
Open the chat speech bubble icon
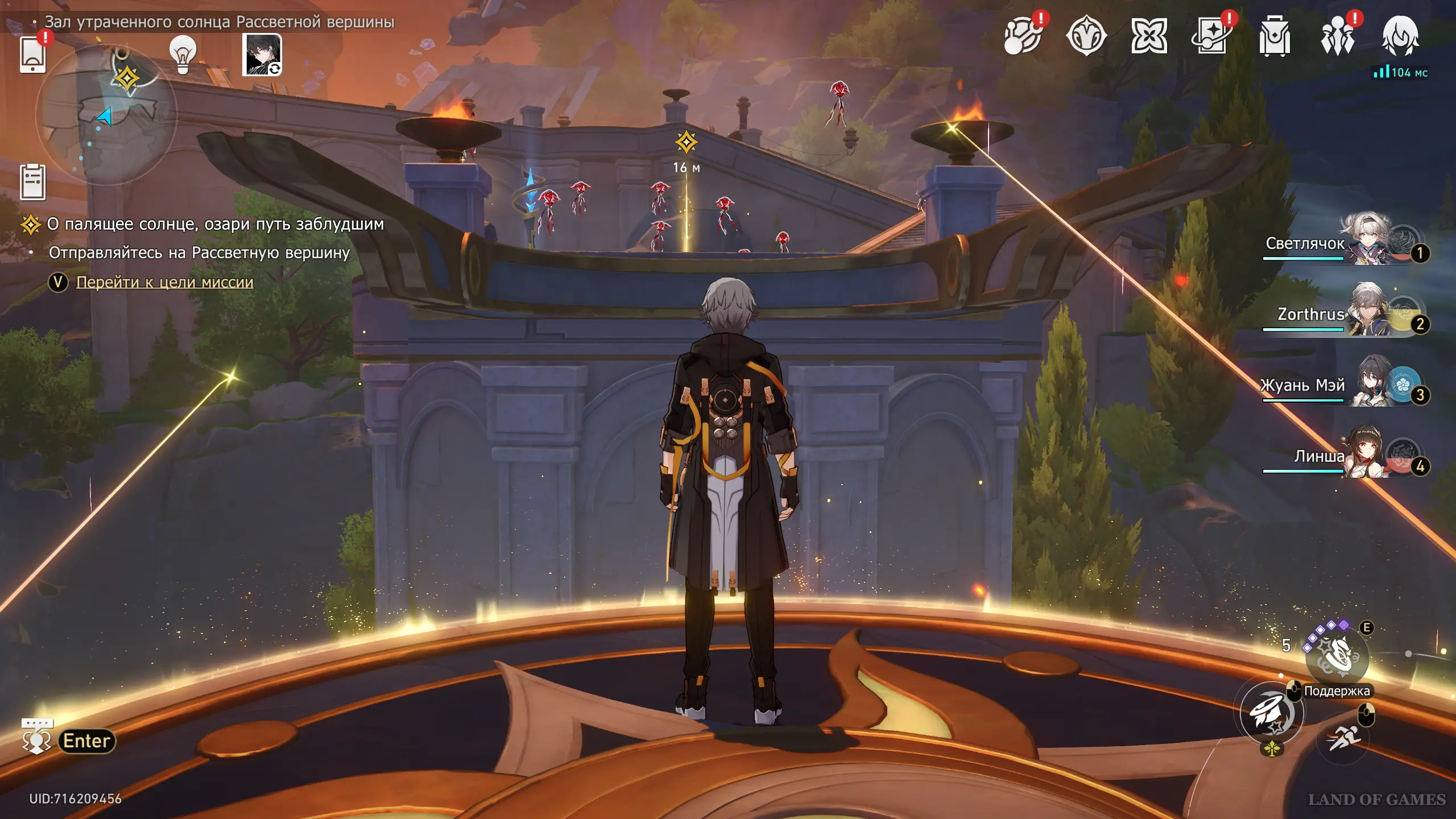[37, 737]
